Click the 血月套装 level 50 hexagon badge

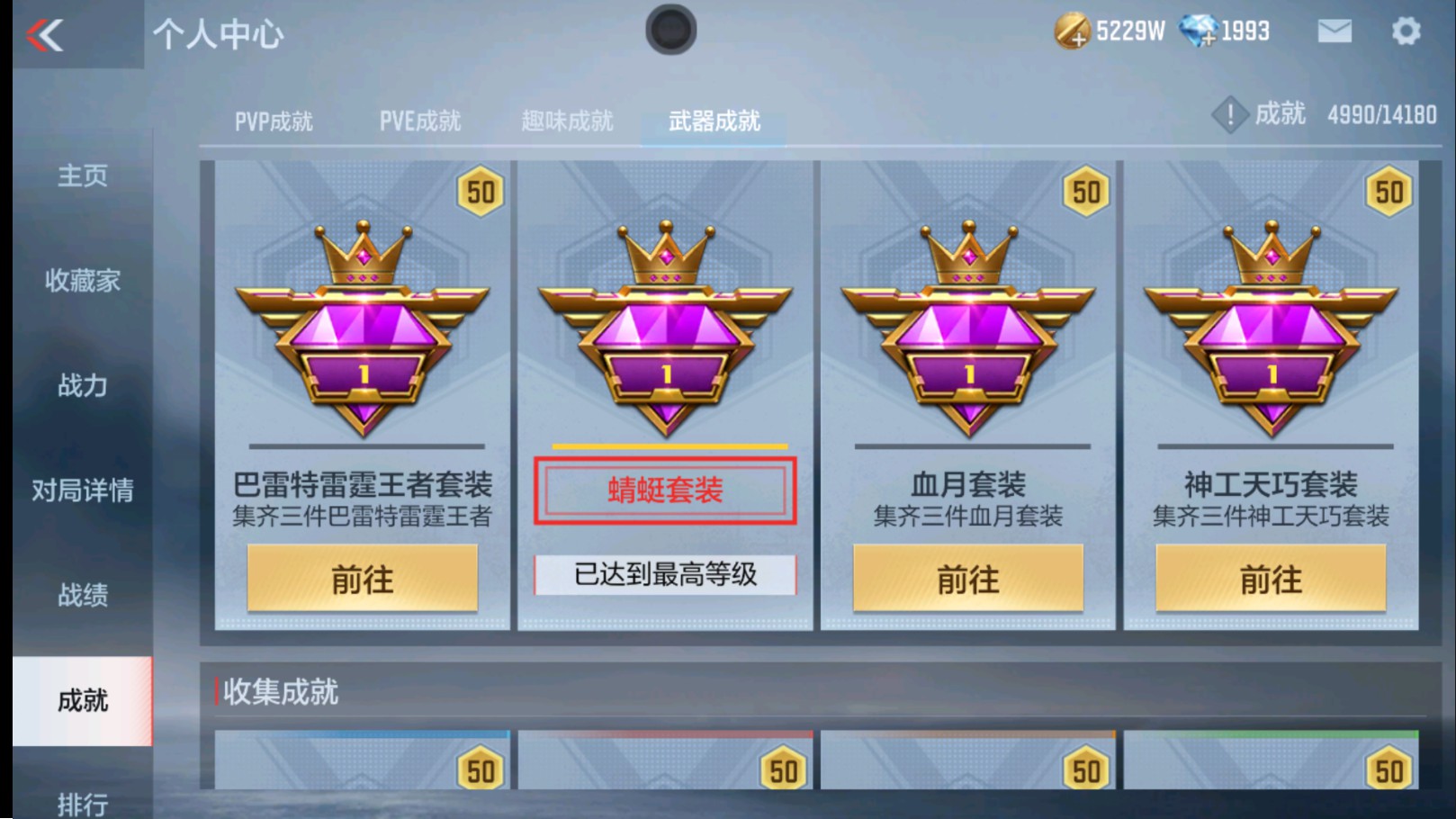[1085, 190]
